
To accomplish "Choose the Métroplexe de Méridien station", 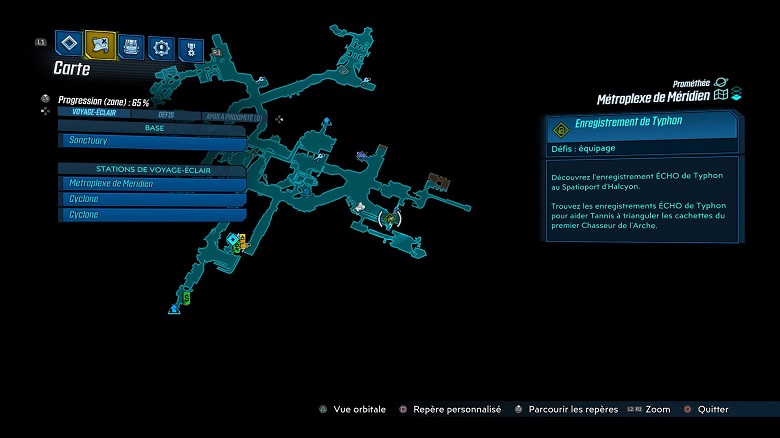I will (152, 184).
